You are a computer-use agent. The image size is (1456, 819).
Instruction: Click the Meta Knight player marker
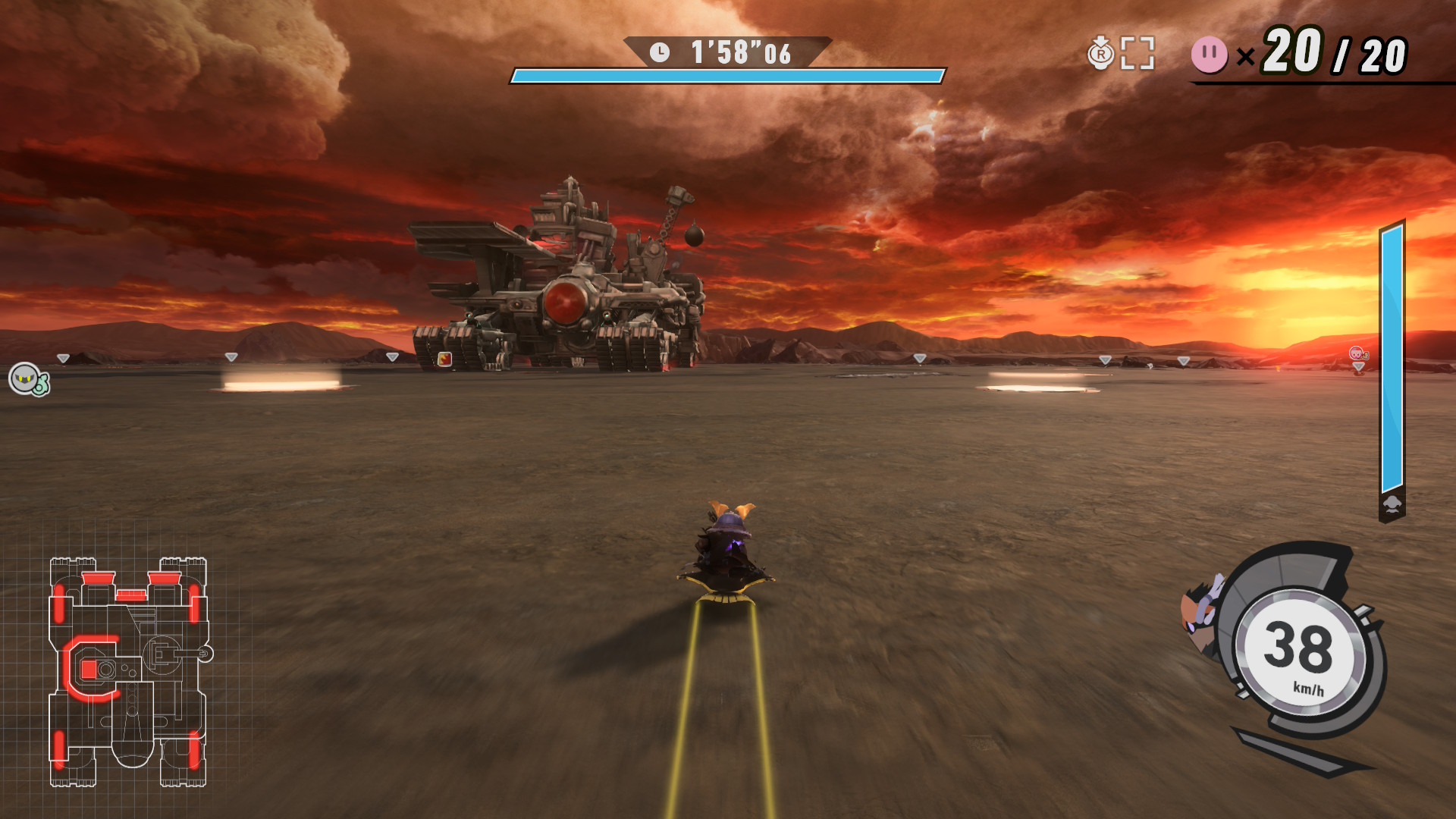click(x=27, y=379)
